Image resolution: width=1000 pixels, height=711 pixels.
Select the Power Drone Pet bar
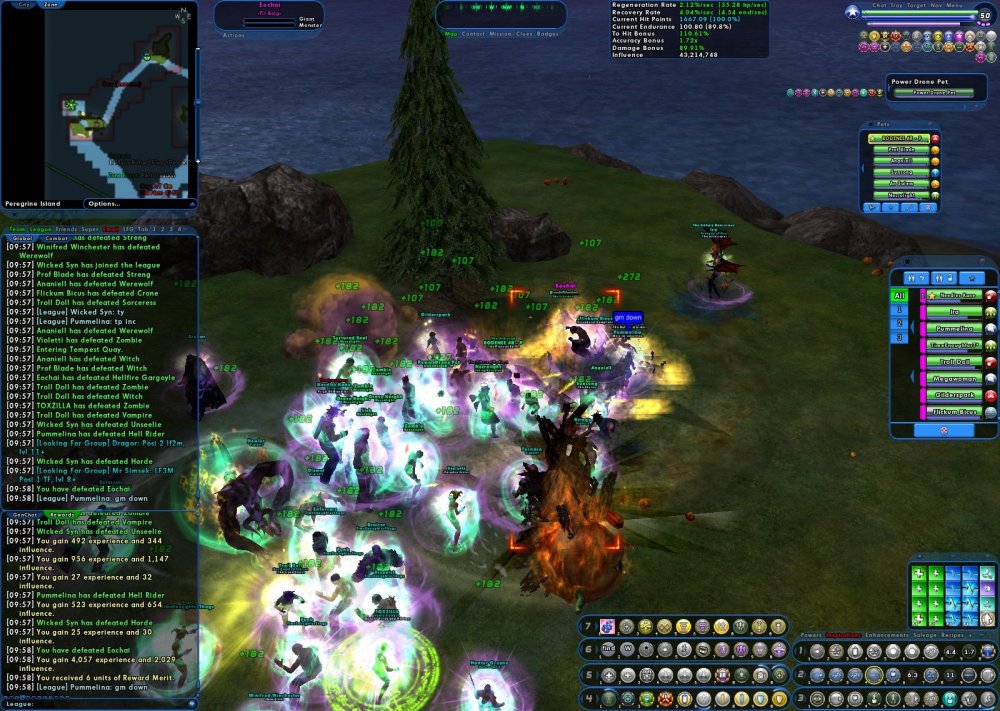click(934, 93)
